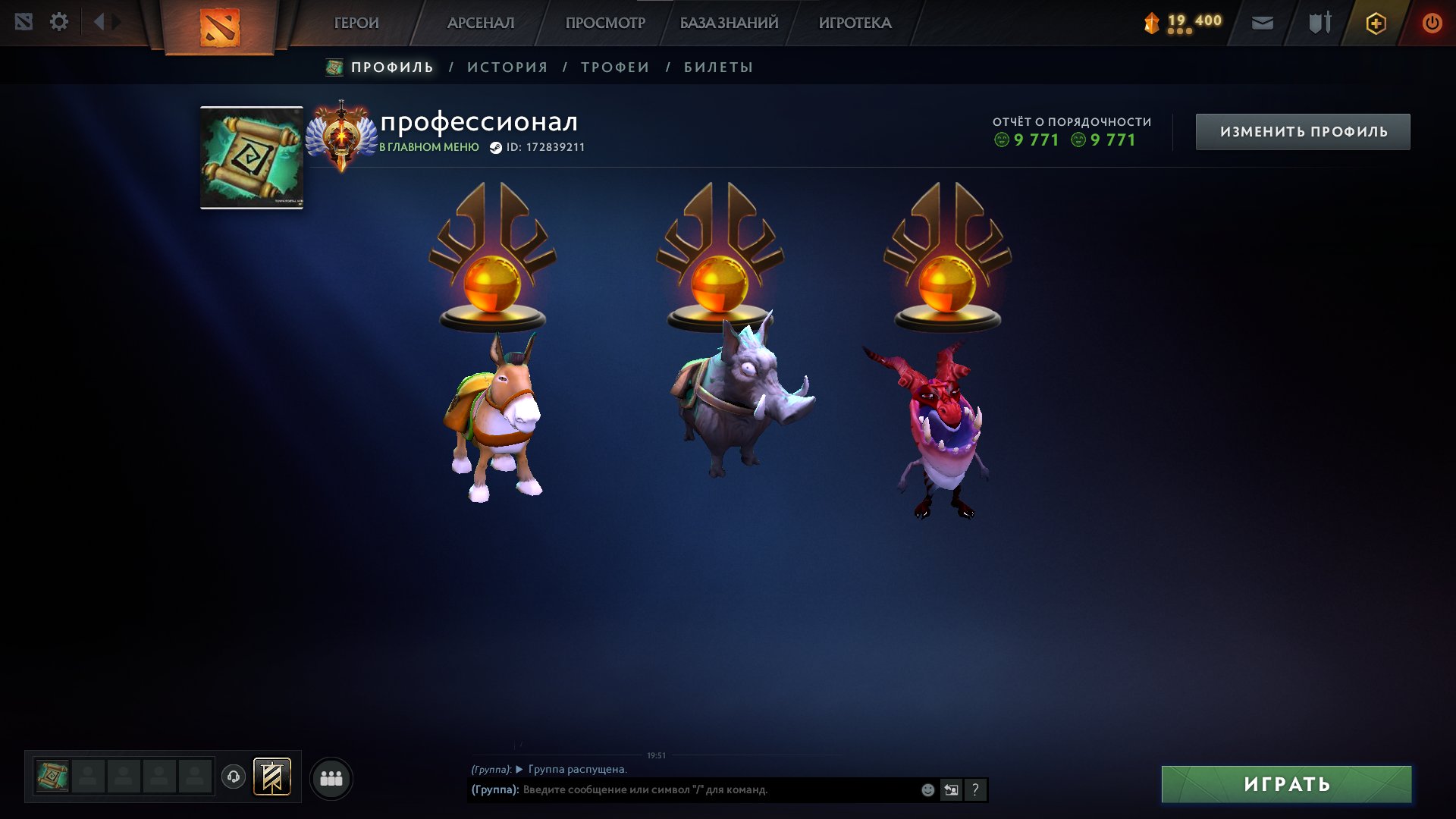Switch to the ИСТОРИЯ tab
The height and width of the screenshot is (819, 1456).
[507, 67]
